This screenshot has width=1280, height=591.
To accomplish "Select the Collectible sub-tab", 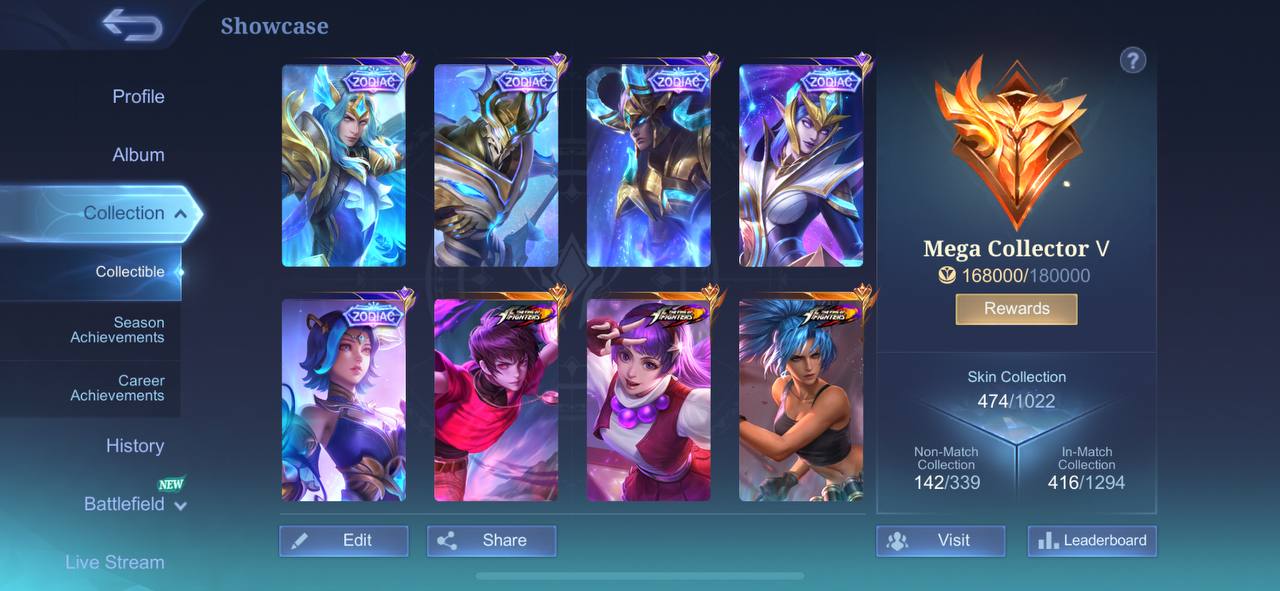I will point(130,272).
